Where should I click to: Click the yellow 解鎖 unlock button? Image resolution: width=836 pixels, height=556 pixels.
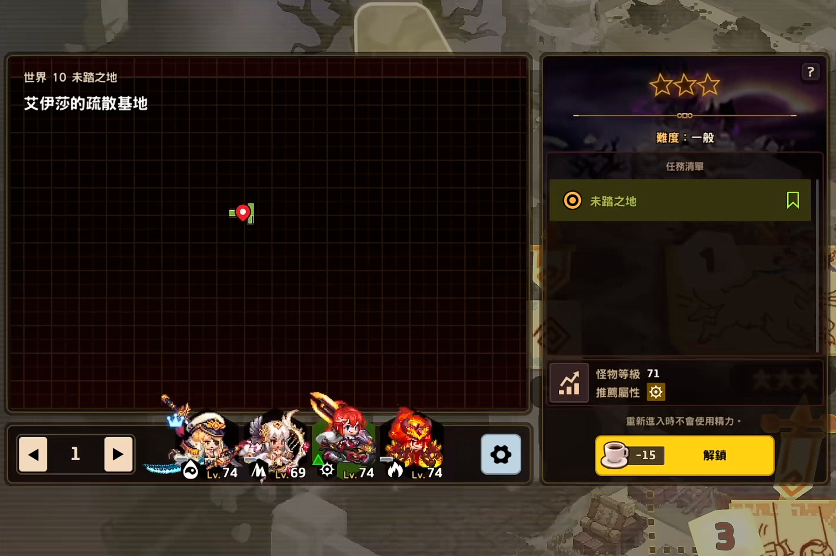click(685, 455)
